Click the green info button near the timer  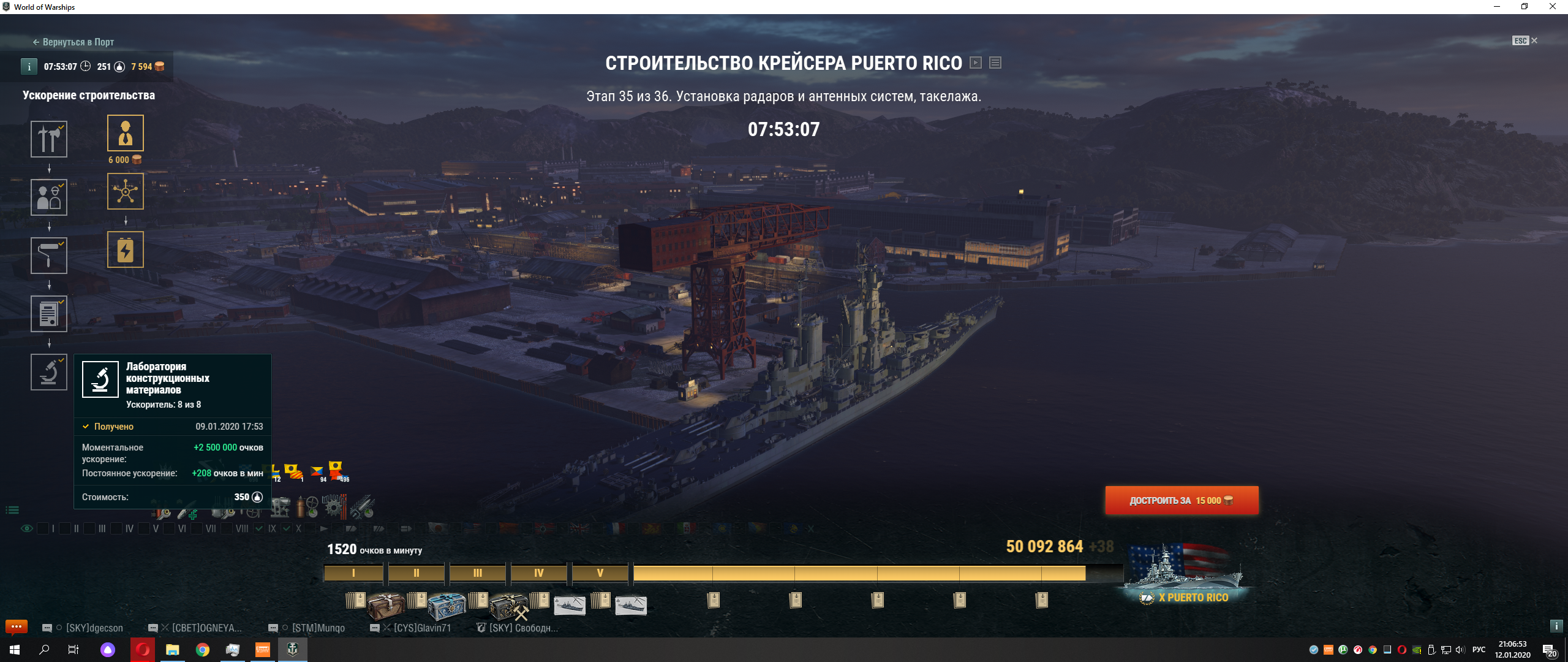[29, 67]
